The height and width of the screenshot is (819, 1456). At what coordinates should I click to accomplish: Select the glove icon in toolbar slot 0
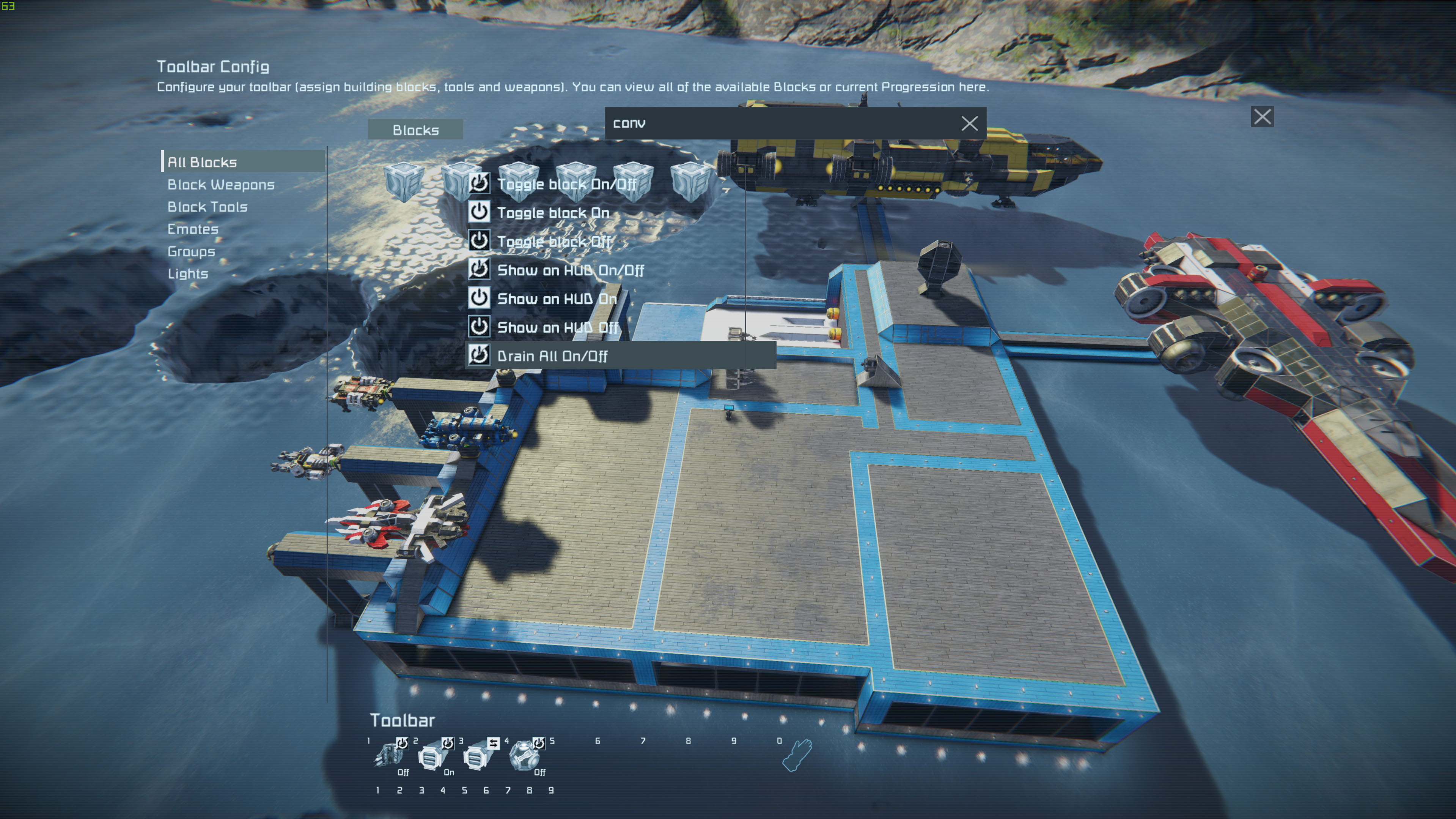click(x=797, y=756)
